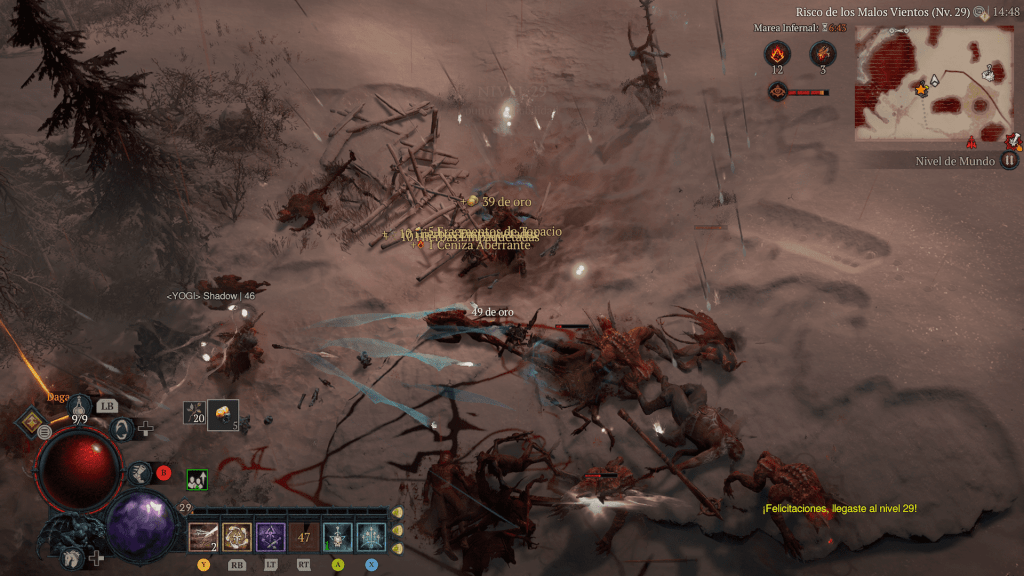Screen dimensions: 1024x576
Task: Click the Helltide eye threat meter icon
Action: (776, 92)
